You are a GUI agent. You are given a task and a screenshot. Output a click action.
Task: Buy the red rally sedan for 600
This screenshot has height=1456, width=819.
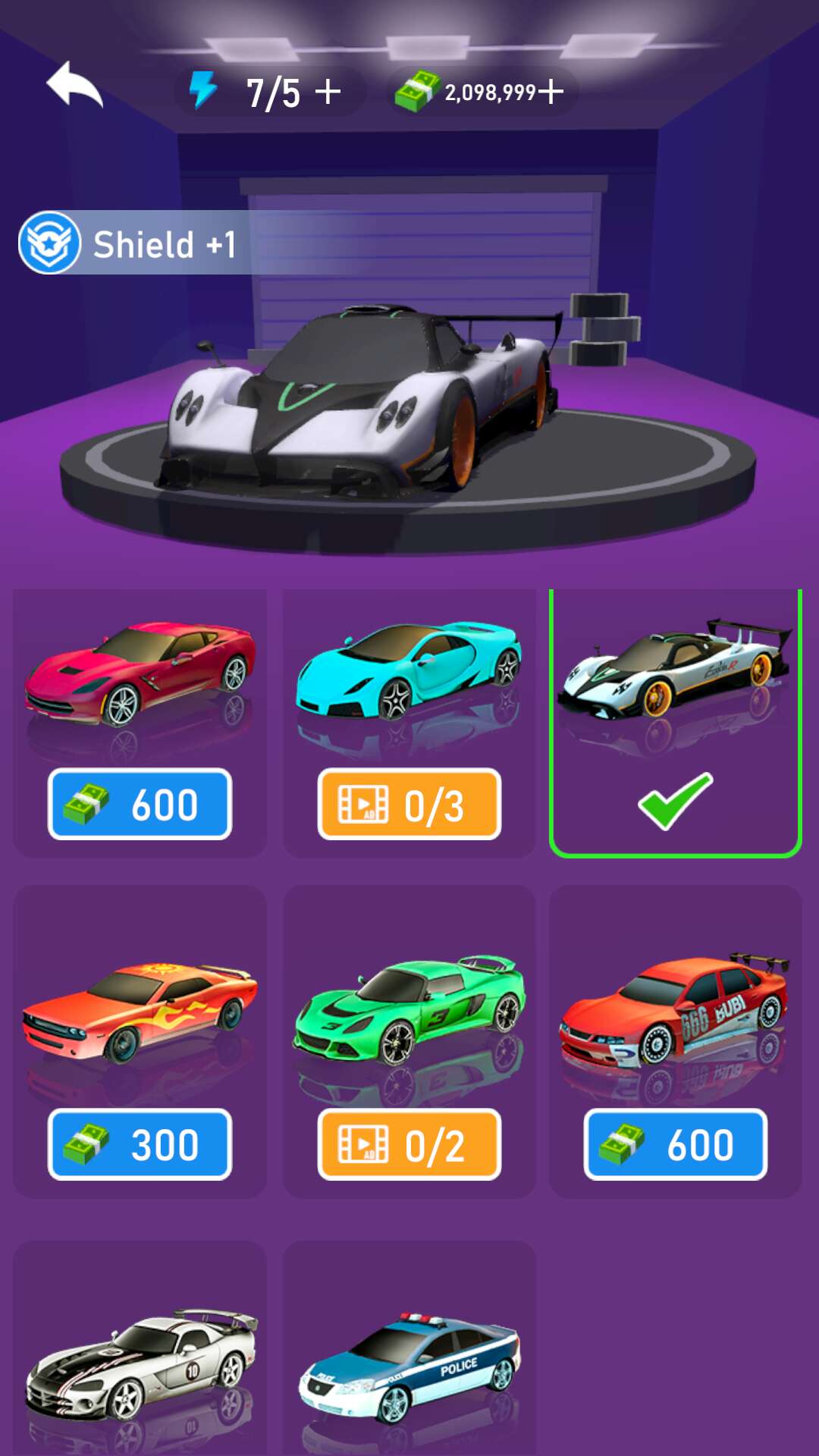675,1144
